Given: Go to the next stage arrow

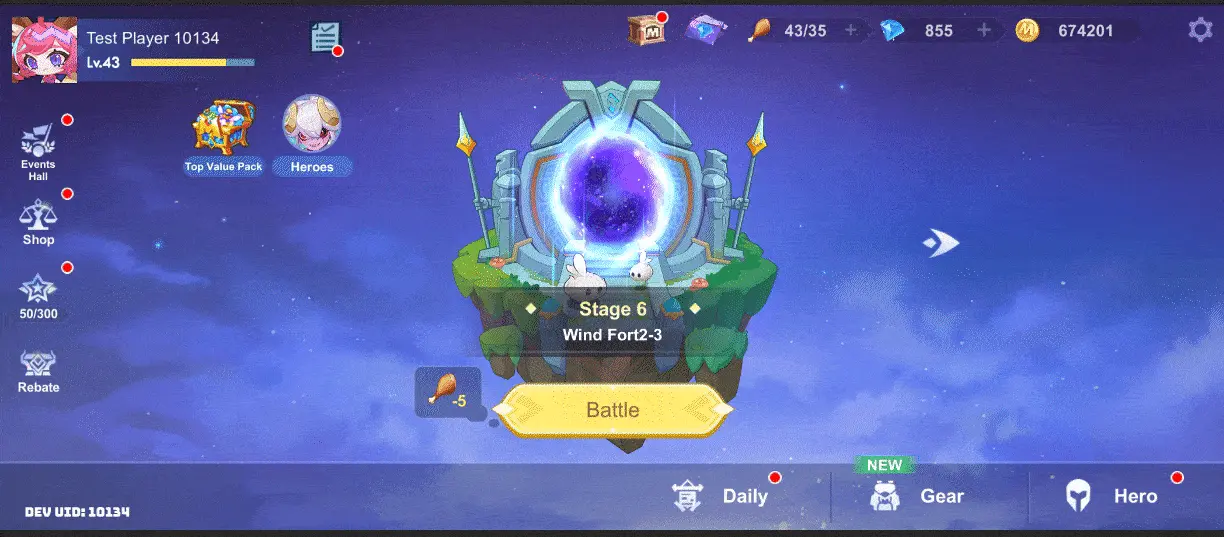Looking at the screenshot, I should 940,243.
